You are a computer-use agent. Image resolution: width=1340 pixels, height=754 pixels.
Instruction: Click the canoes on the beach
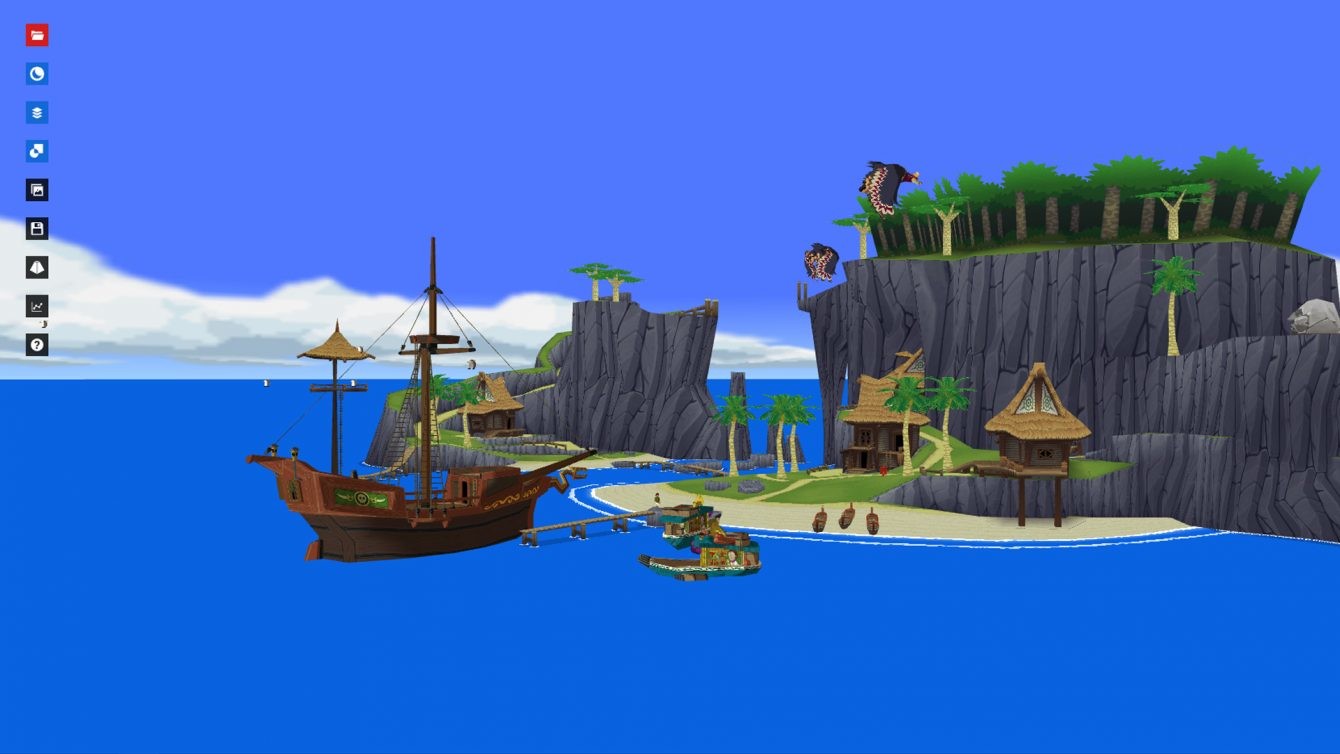click(x=845, y=520)
